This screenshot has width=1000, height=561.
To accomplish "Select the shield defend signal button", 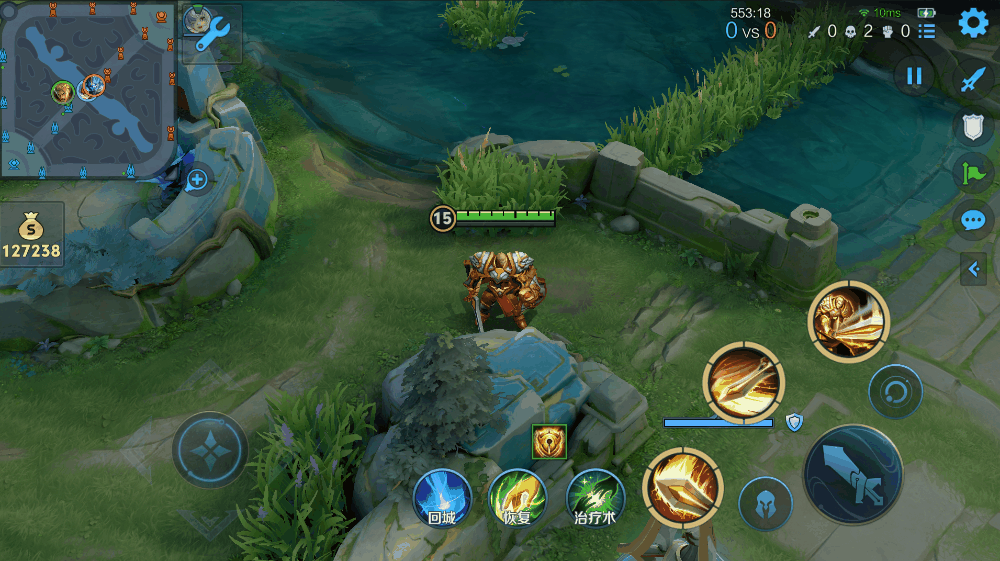I will click(973, 127).
